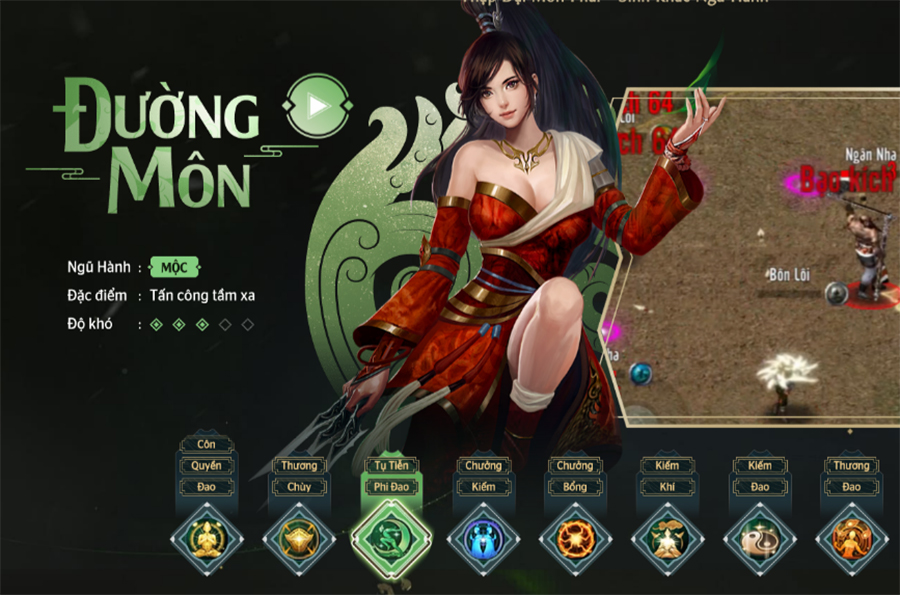This screenshot has width=900, height=595.
Task: Pick the white yin-yang swirl class icon
Action: tap(759, 539)
